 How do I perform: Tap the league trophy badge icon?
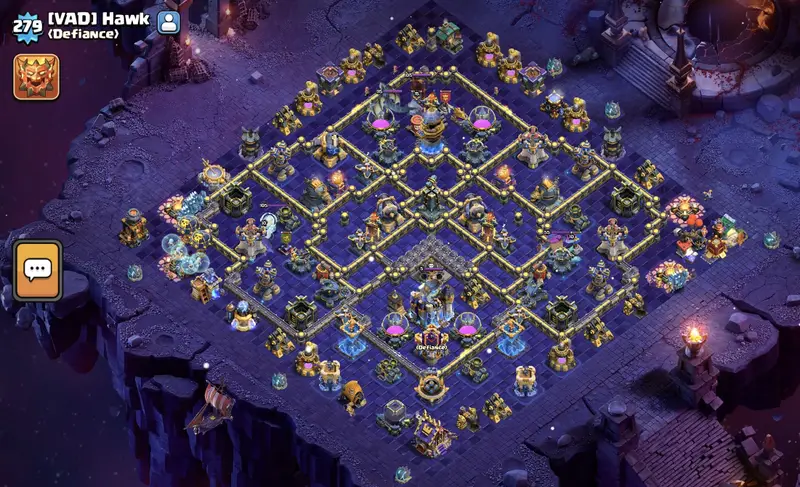click(x=36, y=76)
